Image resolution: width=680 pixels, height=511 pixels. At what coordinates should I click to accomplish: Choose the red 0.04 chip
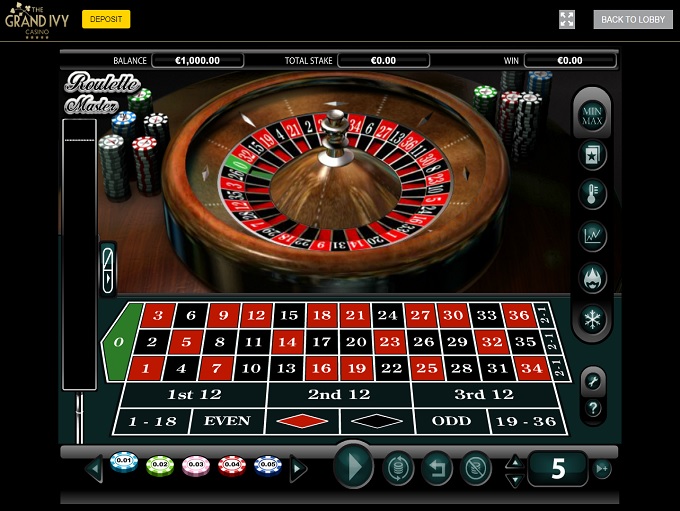(232, 465)
